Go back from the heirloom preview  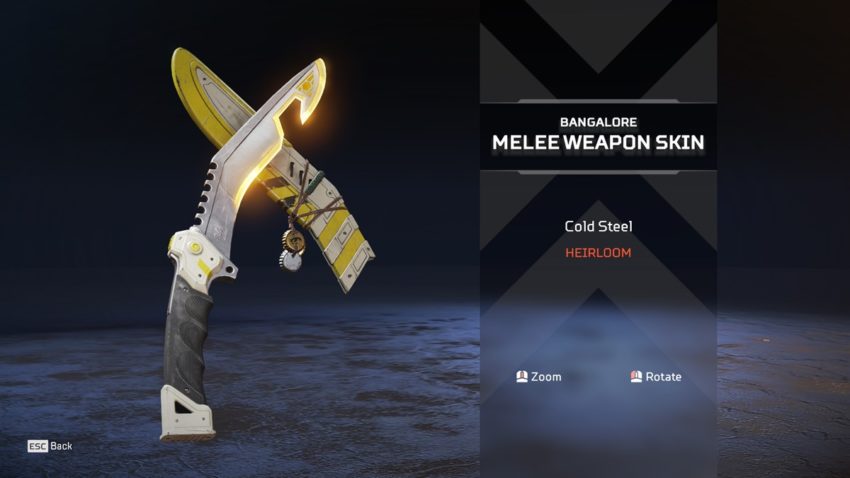coord(50,446)
